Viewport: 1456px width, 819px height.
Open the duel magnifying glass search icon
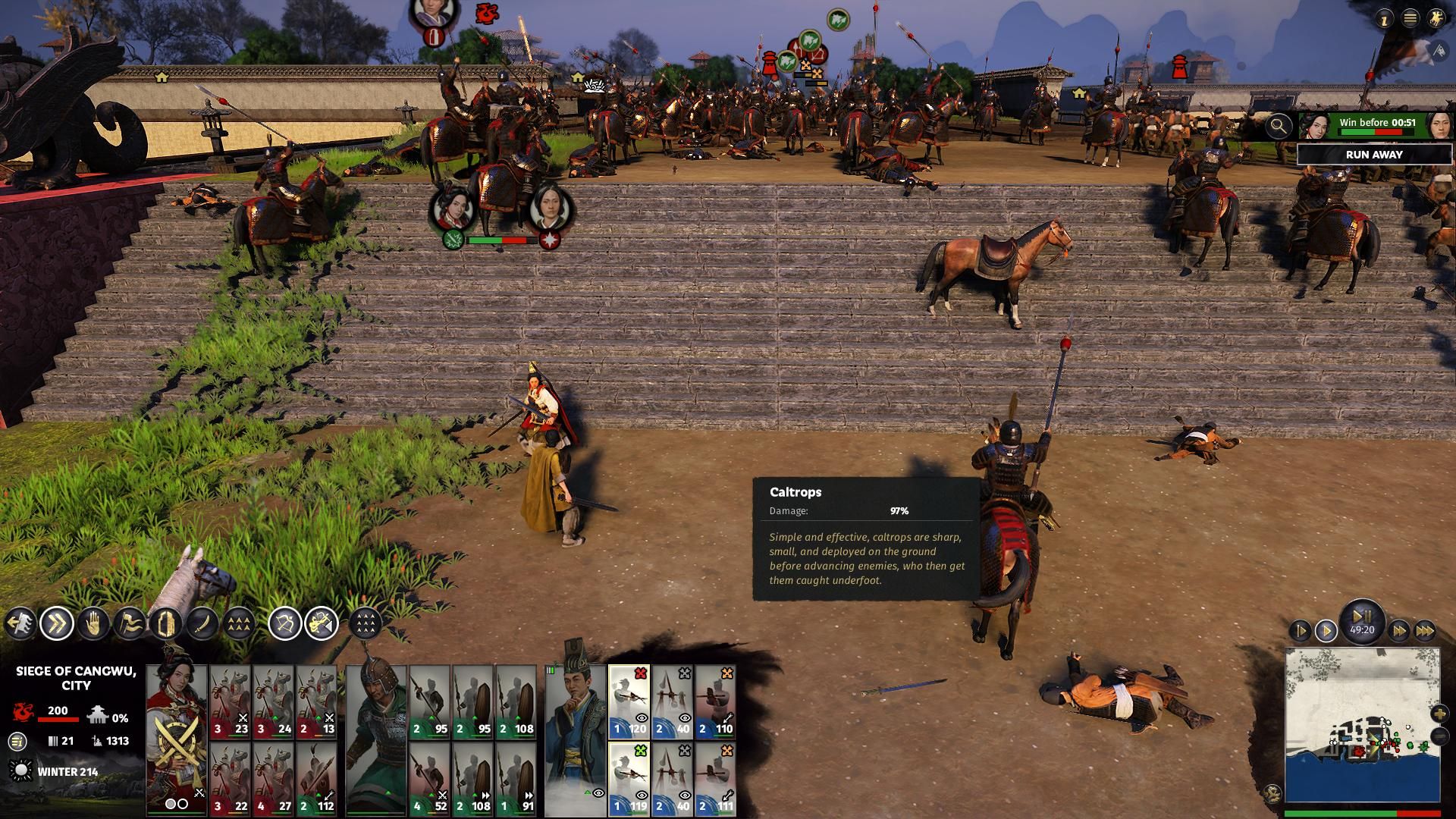coord(1279,126)
